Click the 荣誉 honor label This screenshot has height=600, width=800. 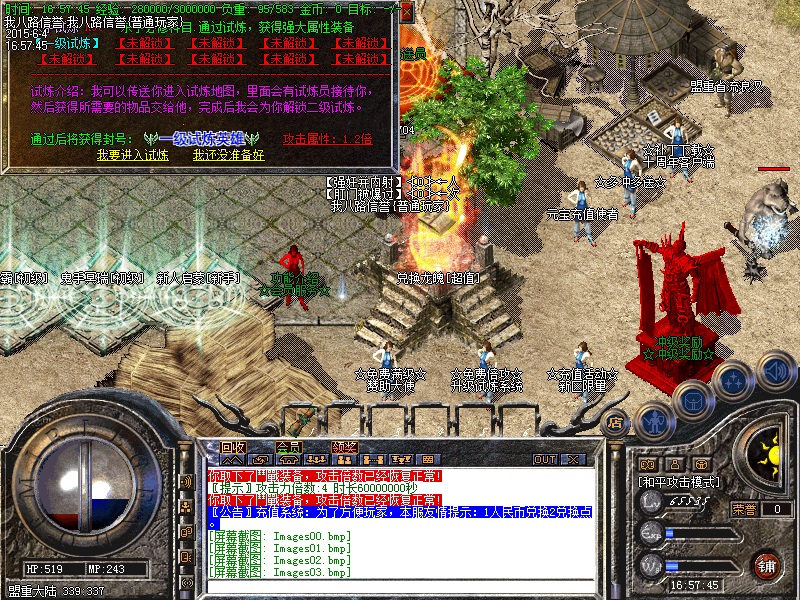(x=743, y=509)
